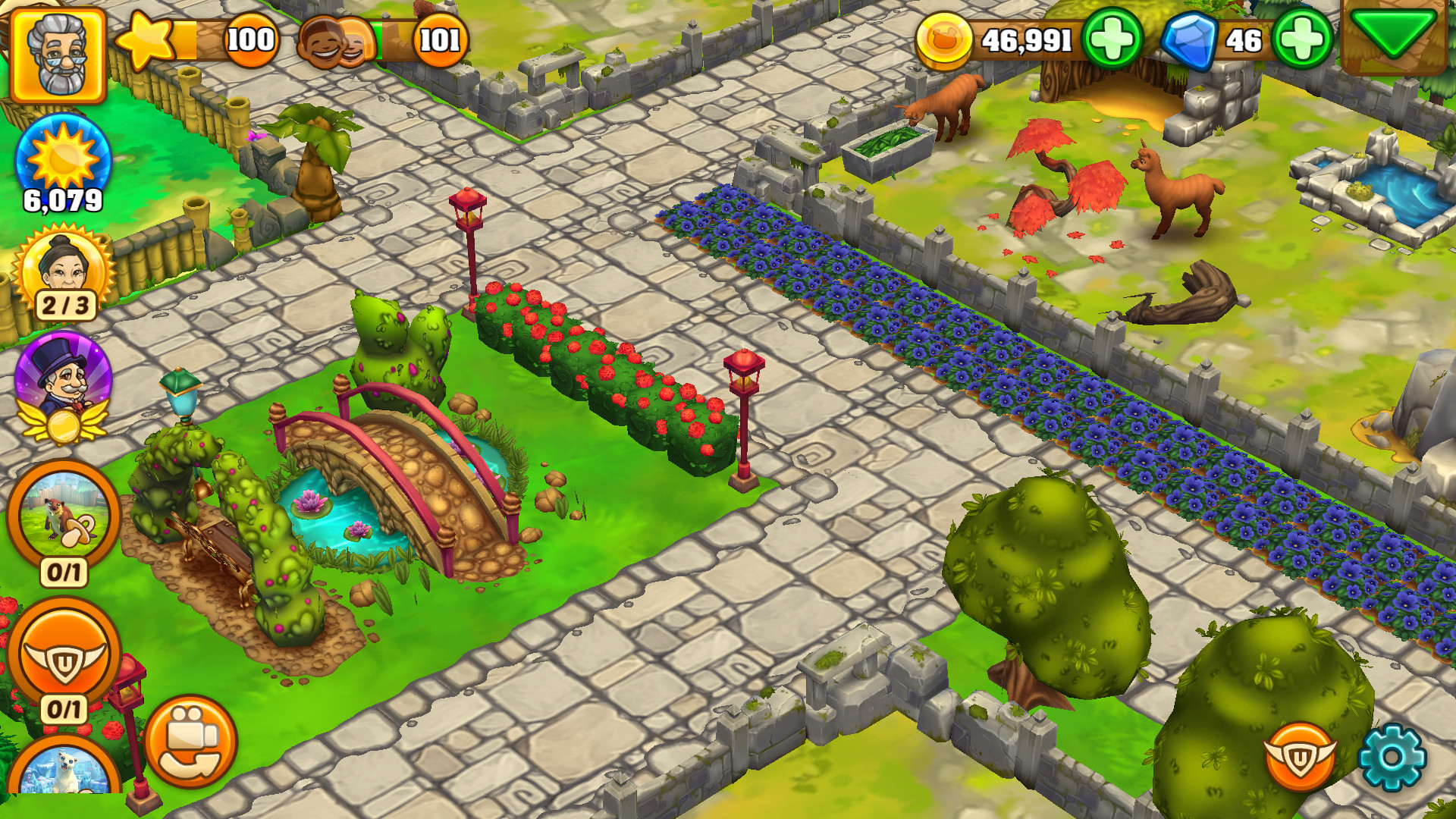Click the golden top-hat character medal icon
Screen dimensions: 1456x819
coord(61,388)
